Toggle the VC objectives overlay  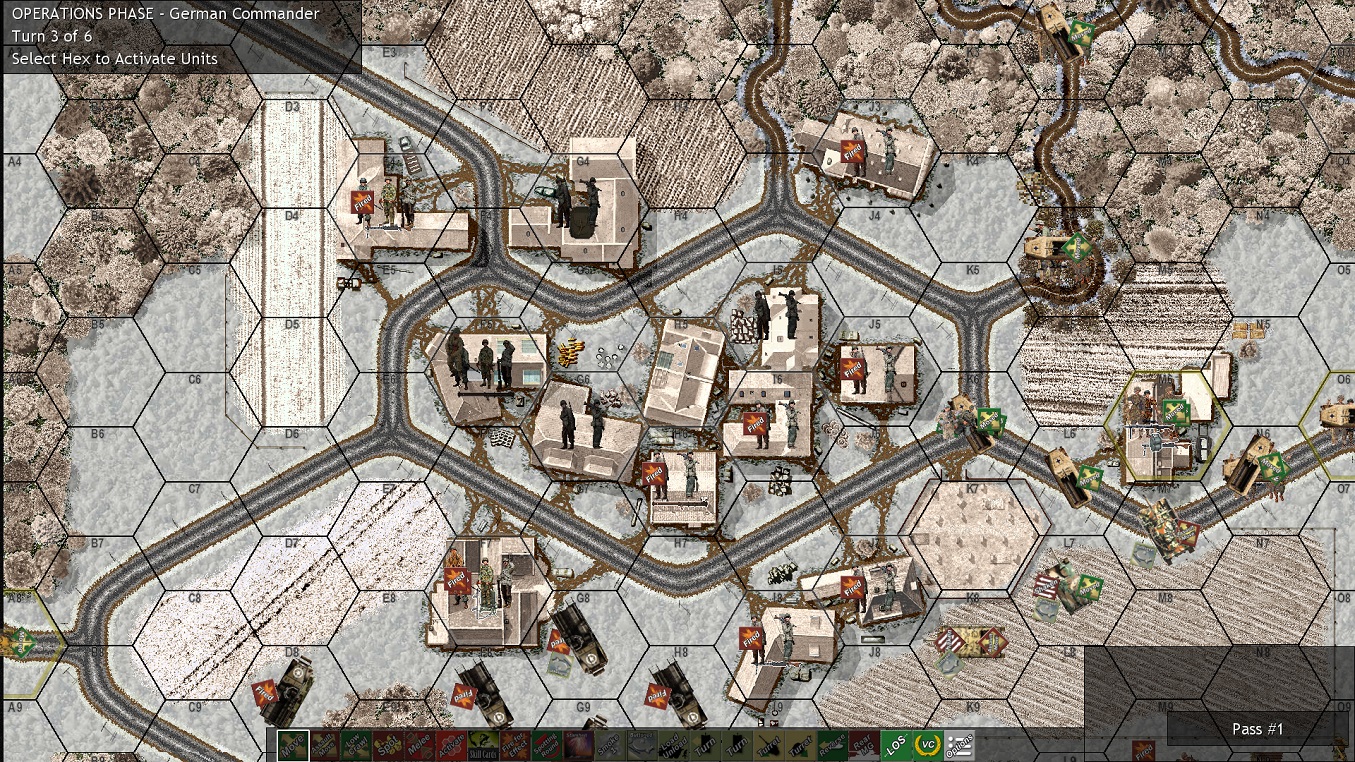coord(928,744)
